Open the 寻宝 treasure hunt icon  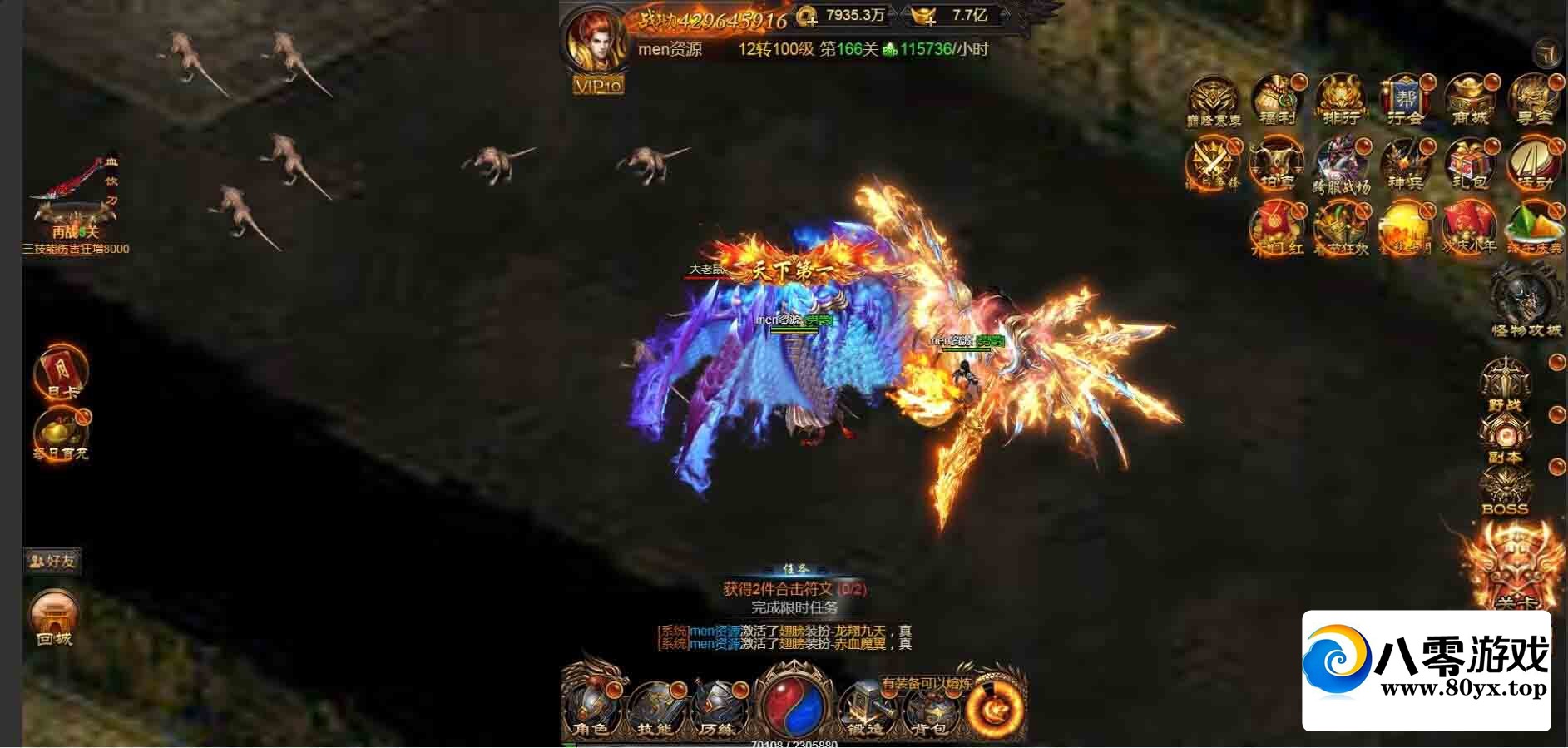coord(1533,101)
